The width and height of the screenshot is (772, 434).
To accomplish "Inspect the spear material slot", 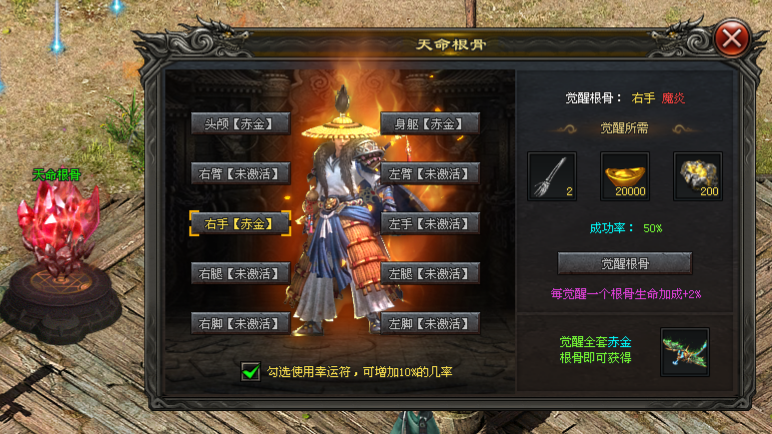I will (x=552, y=176).
